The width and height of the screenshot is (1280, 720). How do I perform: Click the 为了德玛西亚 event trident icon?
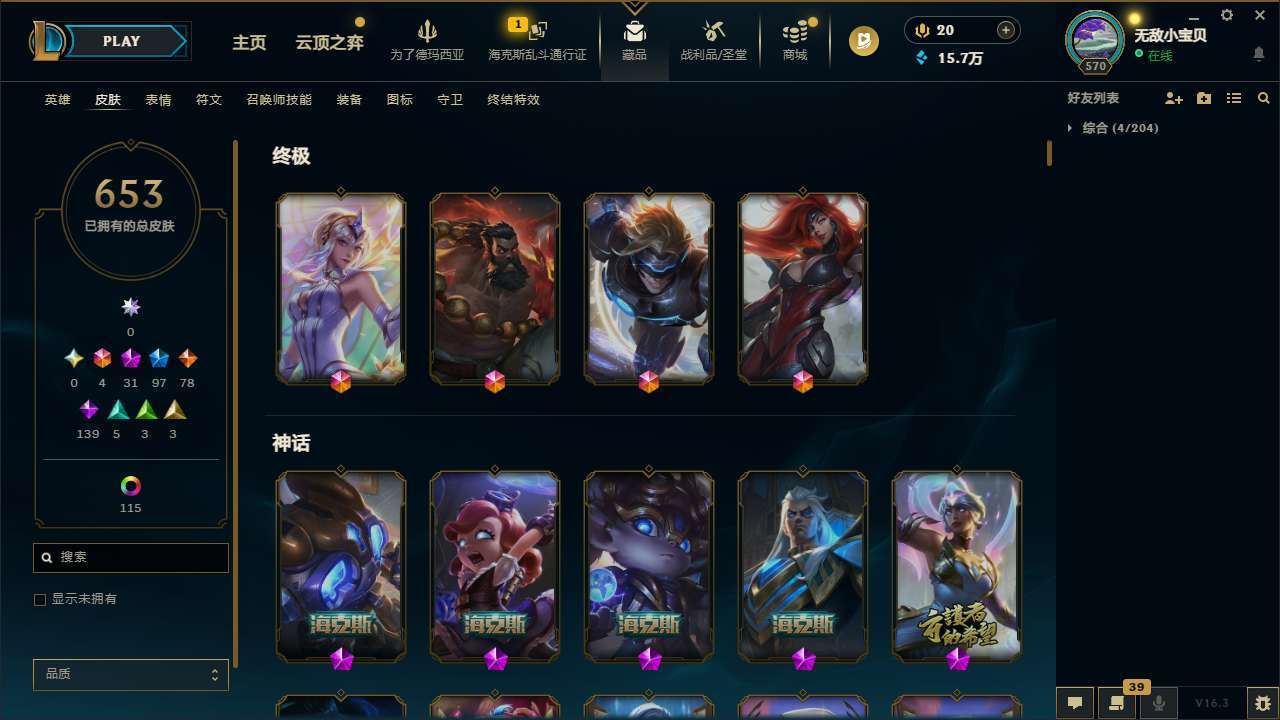[x=428, y=33]
